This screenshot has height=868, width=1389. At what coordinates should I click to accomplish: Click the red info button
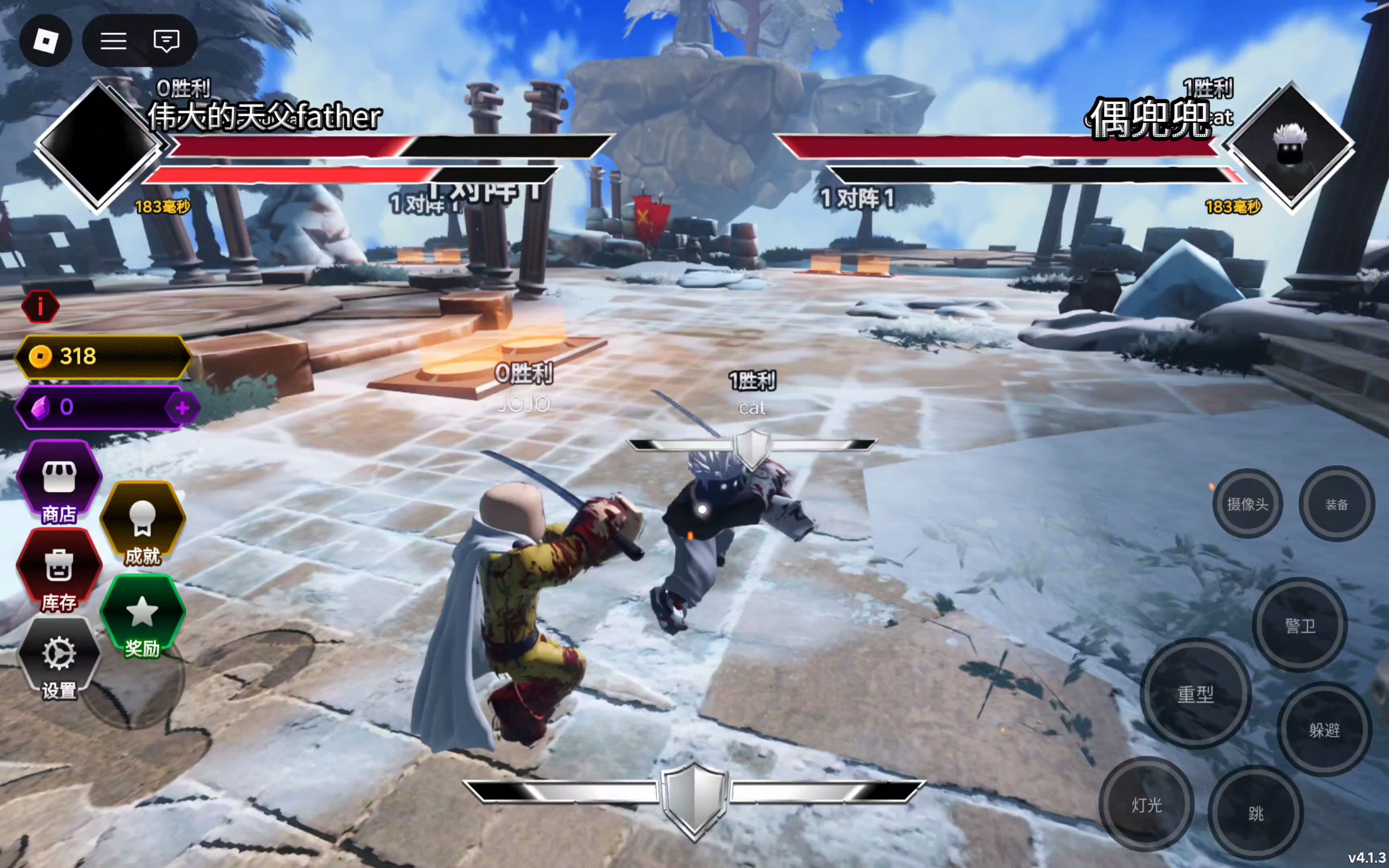click(40, 307)
